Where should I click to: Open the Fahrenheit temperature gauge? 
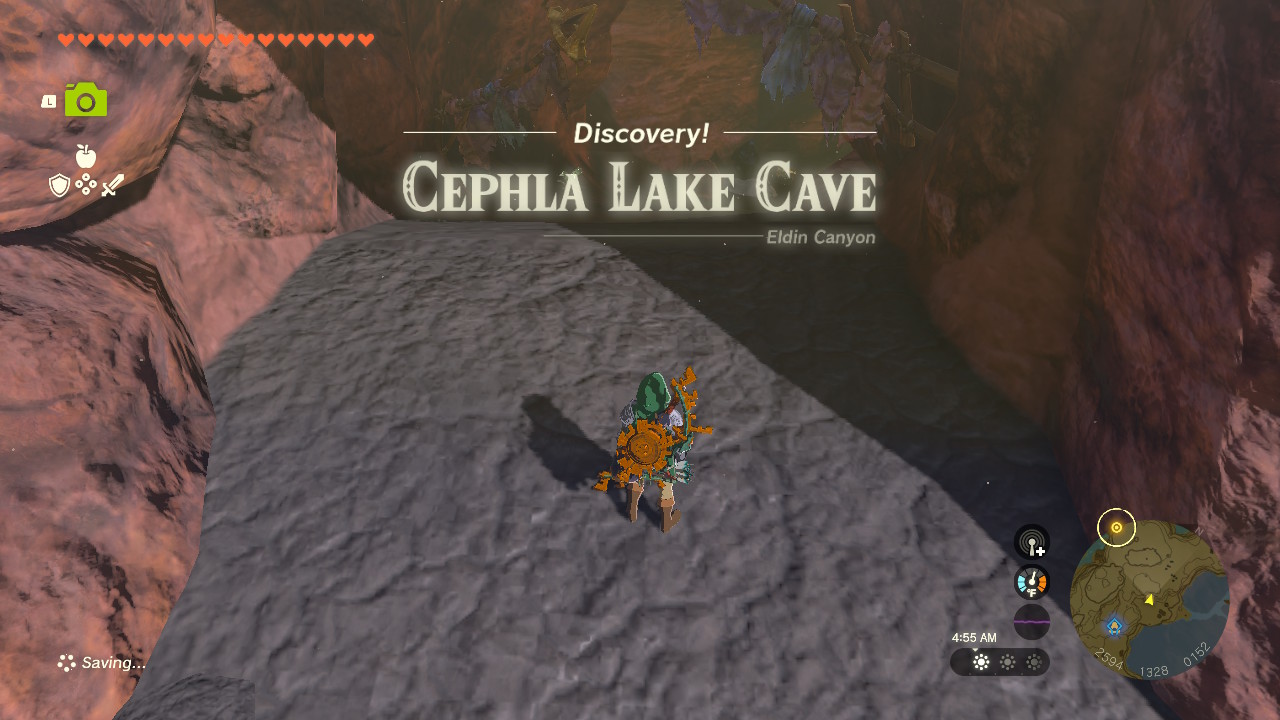click(x=1031, y=581)
